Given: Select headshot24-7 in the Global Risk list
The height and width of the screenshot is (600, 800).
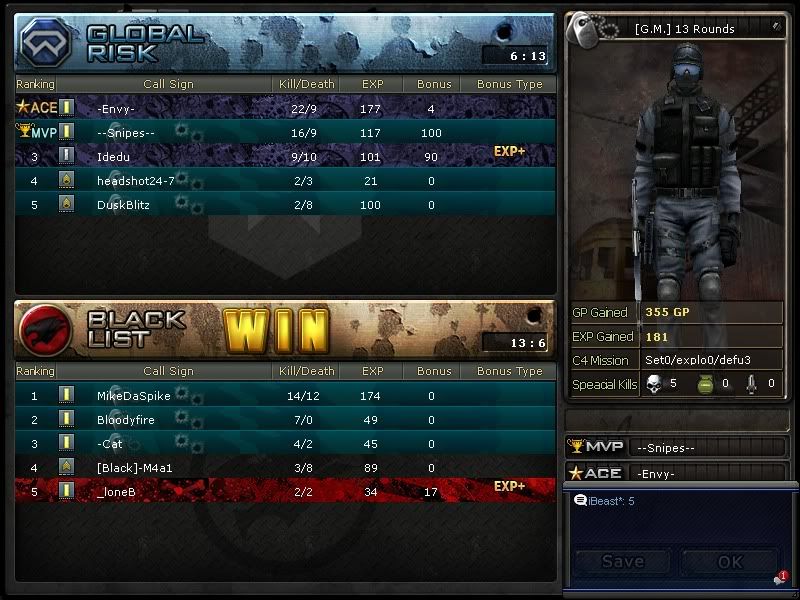Looking at the screenshot, I should (285, 181).
